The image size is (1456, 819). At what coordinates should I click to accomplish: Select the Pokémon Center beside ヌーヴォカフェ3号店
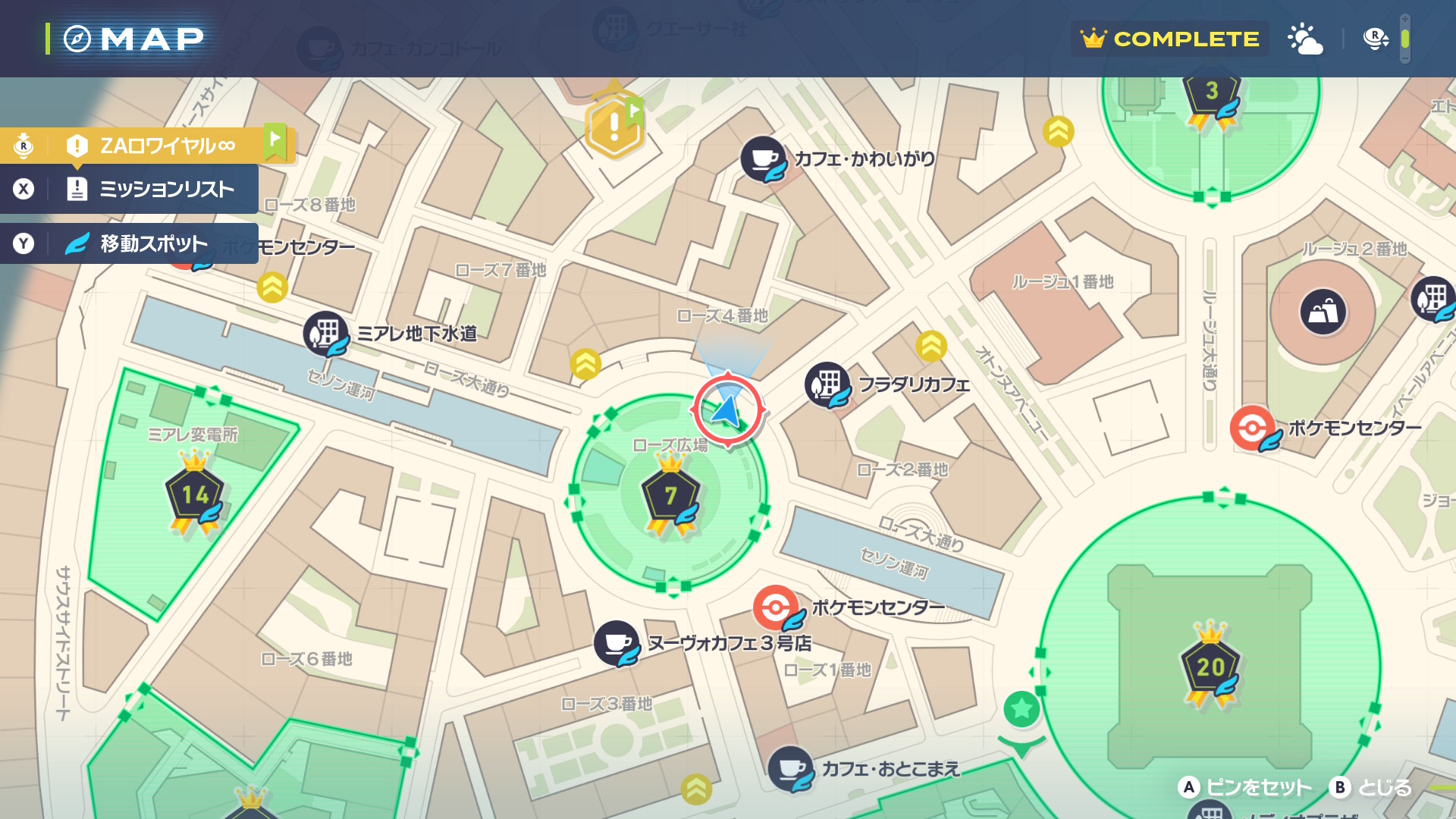776,607
